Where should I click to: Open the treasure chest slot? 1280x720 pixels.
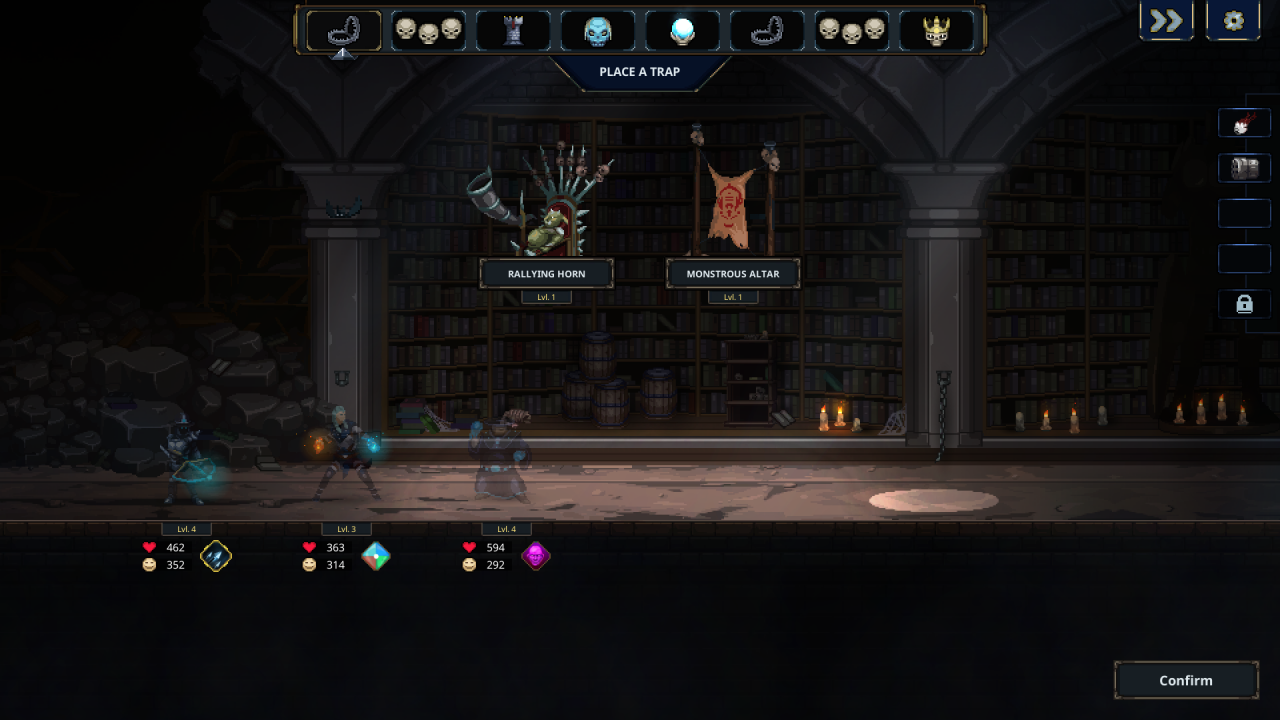coord(1244,168)
